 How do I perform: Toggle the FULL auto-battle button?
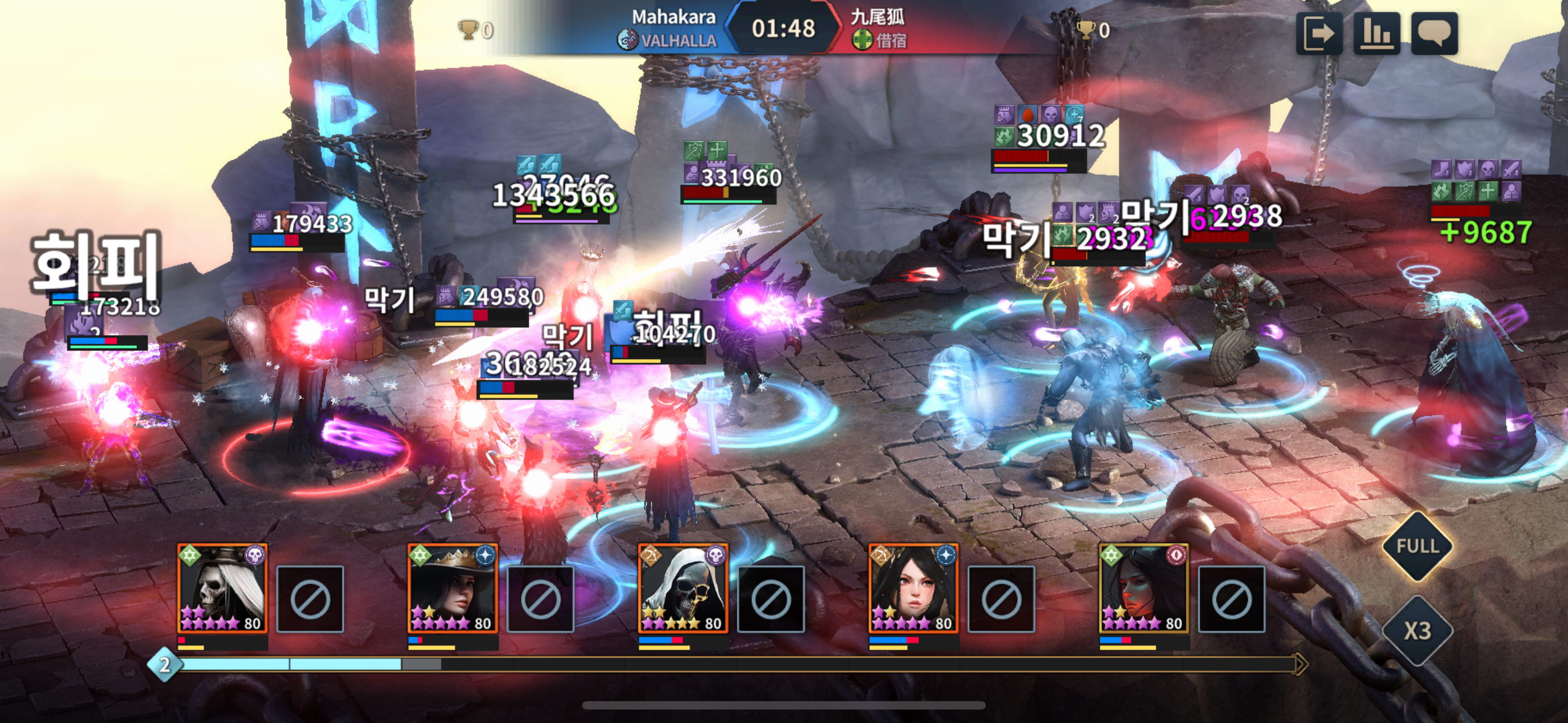click(1417, 546)
